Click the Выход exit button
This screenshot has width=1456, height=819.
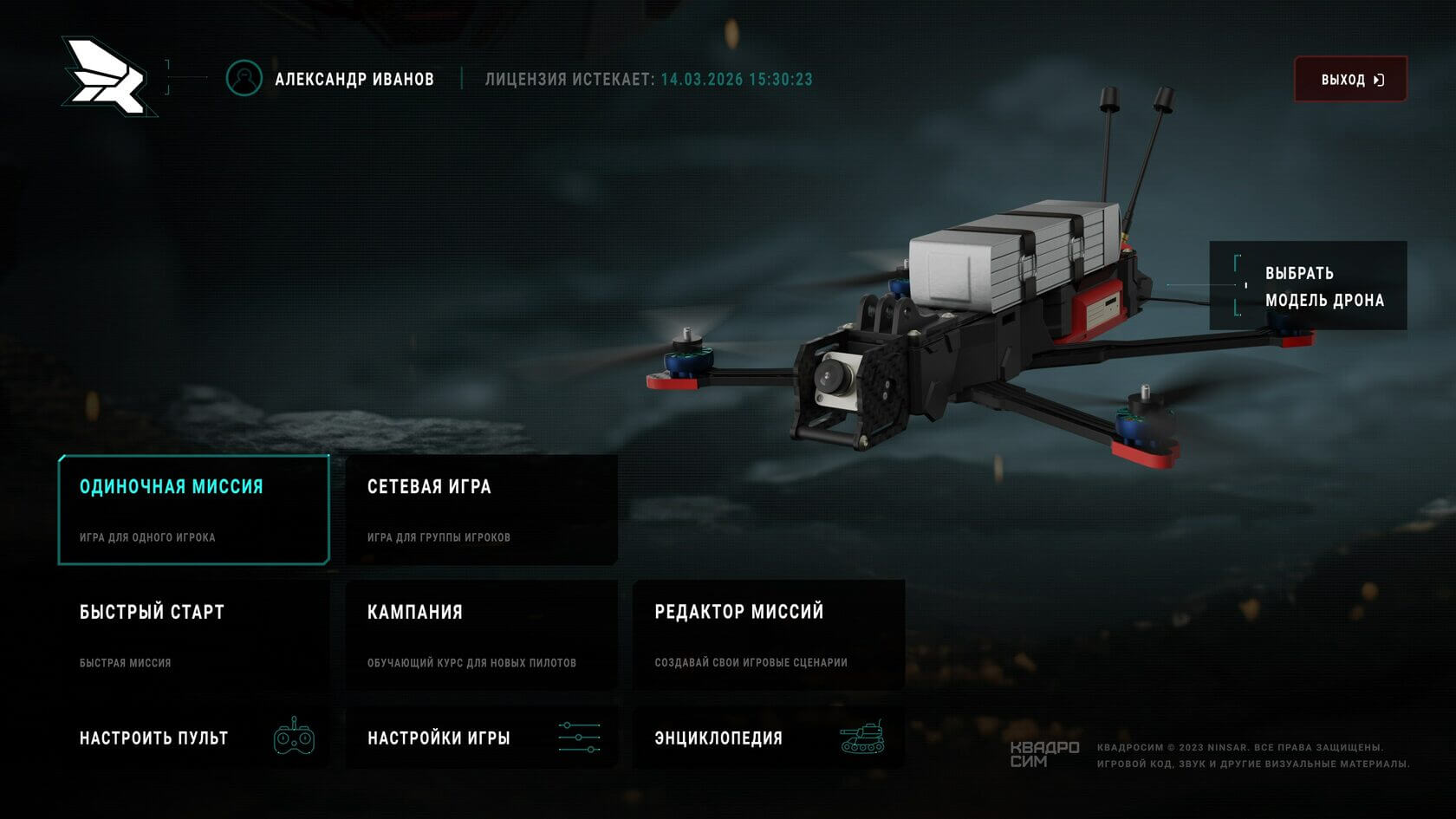coord(1350,80)
